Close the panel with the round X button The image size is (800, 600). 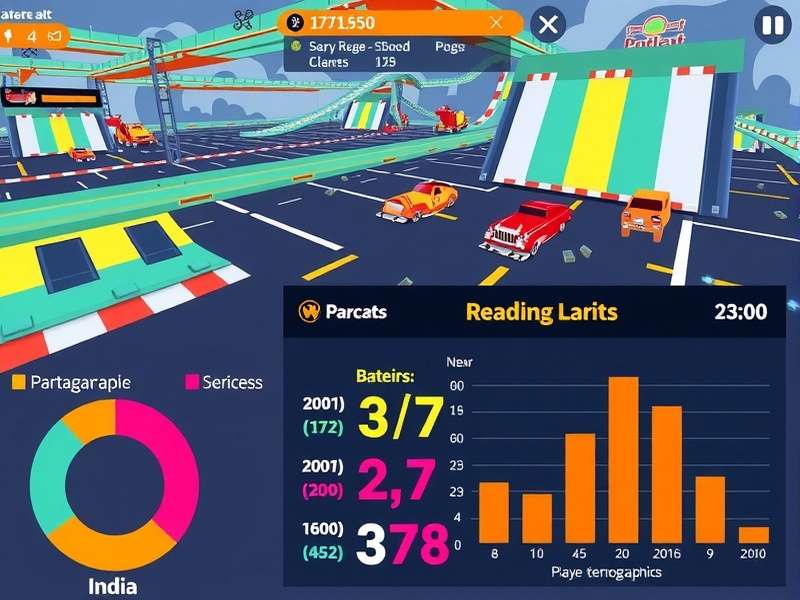(x=547, y=25)
